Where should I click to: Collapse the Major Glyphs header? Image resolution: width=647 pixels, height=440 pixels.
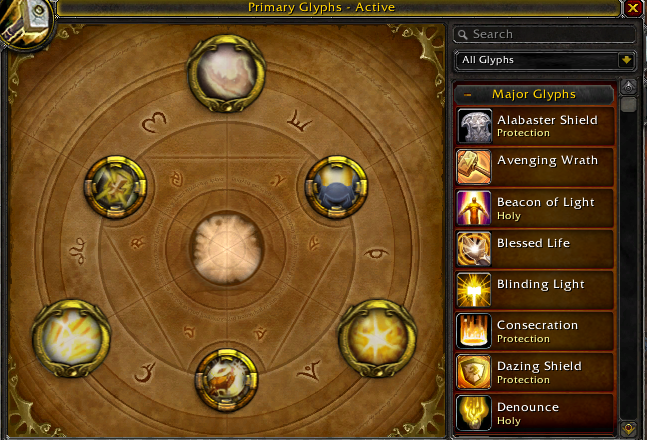[x=467, y=95]
